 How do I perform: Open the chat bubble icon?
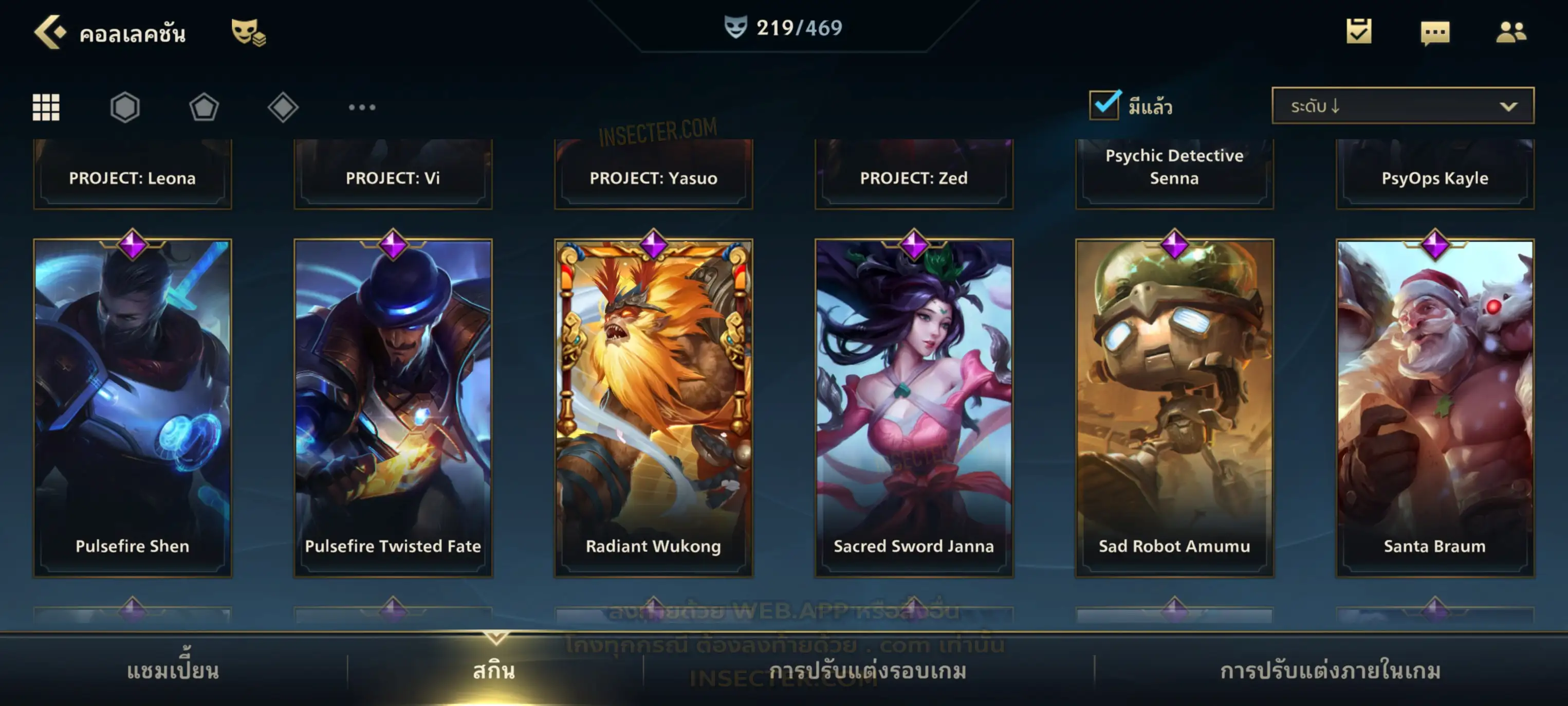[1434, 33]
